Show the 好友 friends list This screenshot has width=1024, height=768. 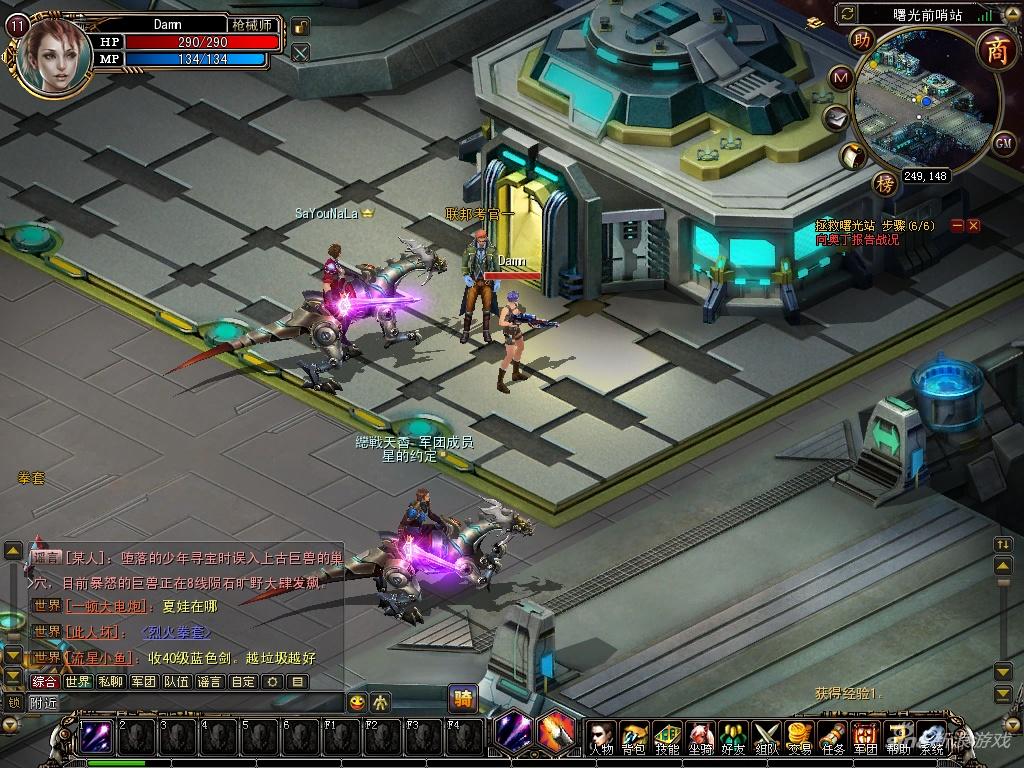click(x=734, y=736)
